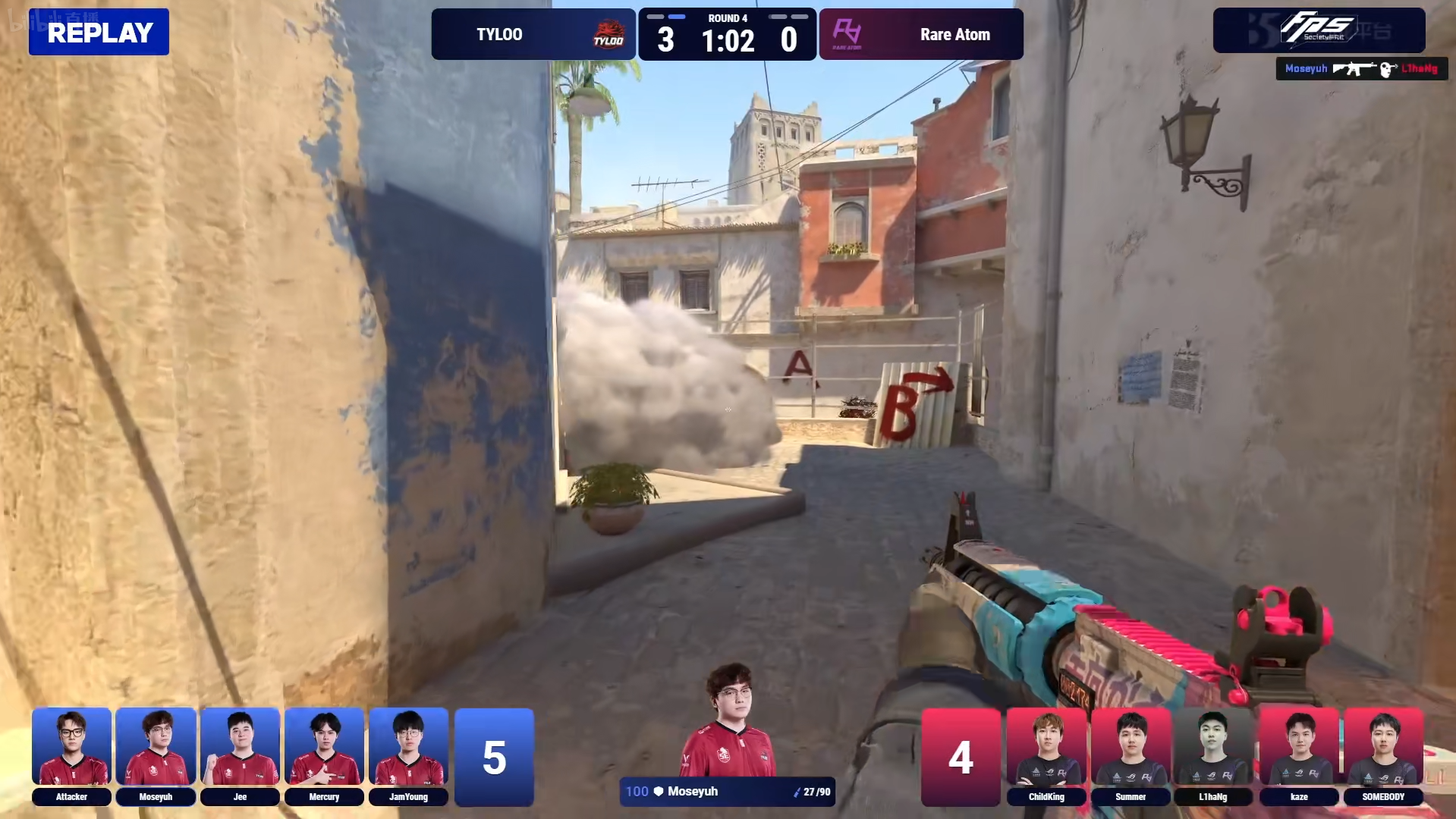The width and height of the screenshot is (1456, 819).
Task: Click the spectated player bar for Moseyuh
Action: (727, 792)
